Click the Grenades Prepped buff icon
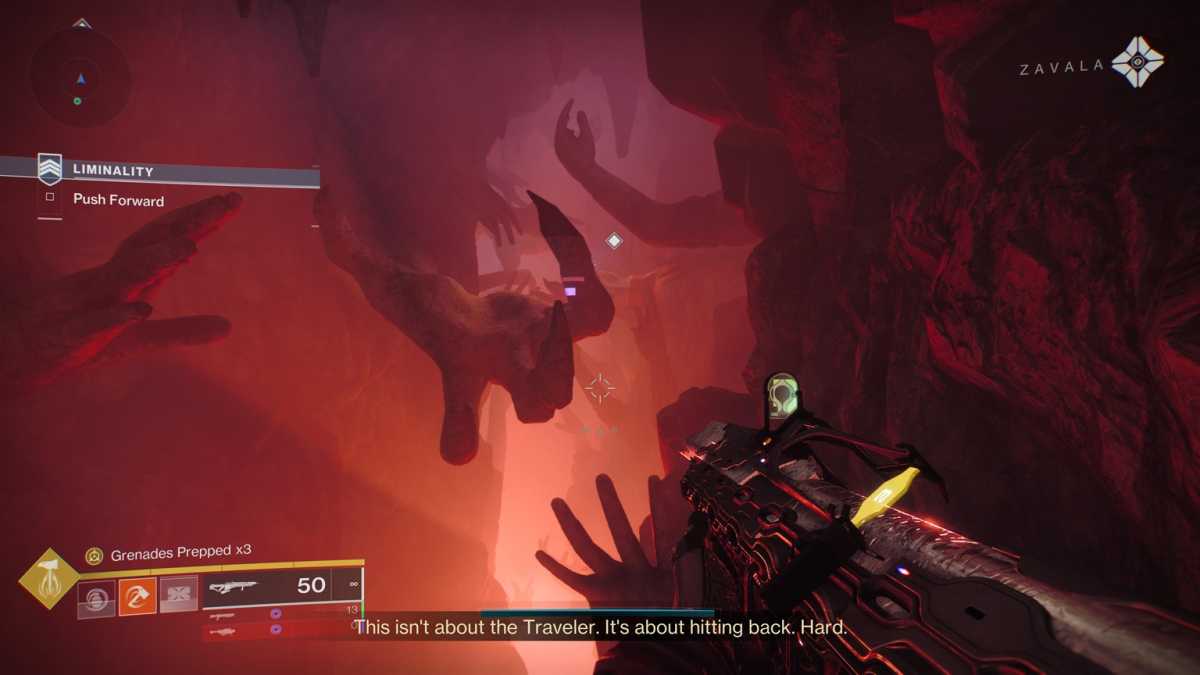Viewport: 1200px width, 675px height. pyautogui.click(x=94, y=555)
